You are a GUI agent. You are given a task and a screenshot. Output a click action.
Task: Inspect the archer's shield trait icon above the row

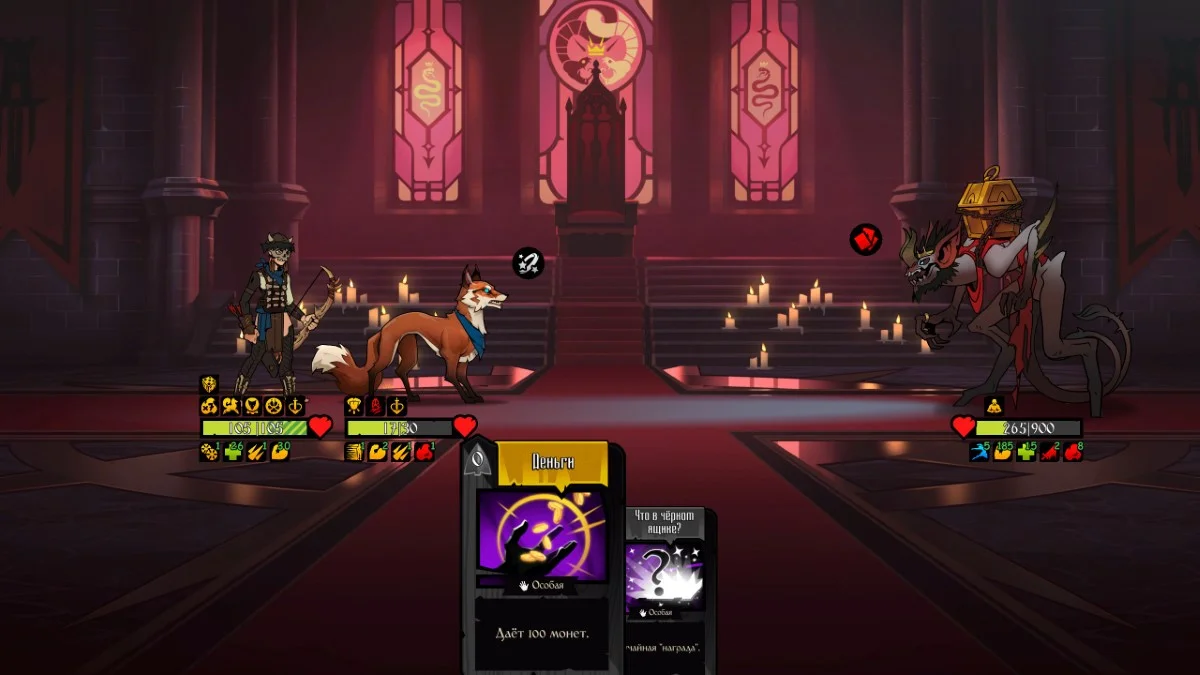[x=209, y=384]
